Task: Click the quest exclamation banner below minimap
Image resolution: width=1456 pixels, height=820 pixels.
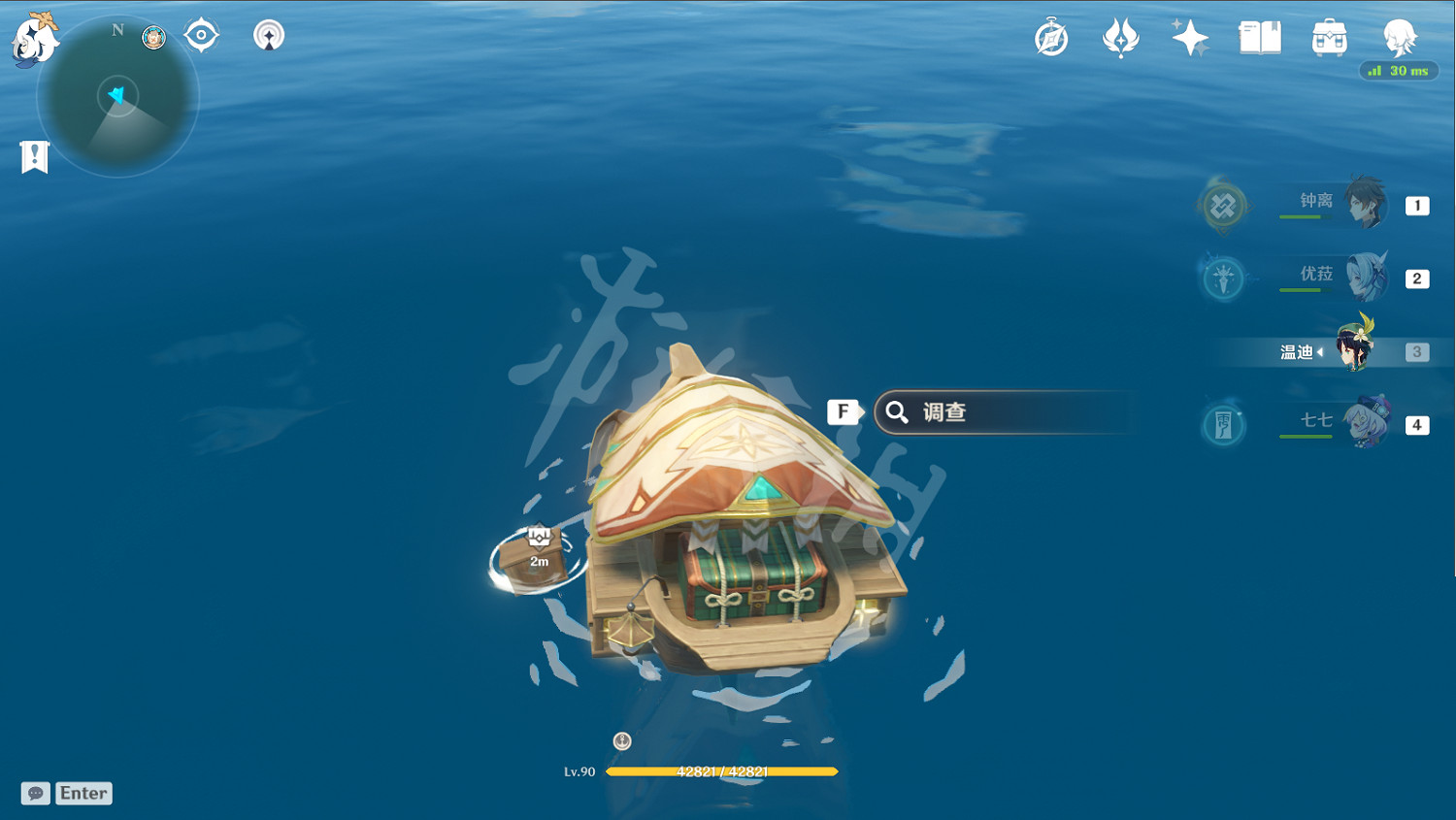Action: (x=34, y=155)
